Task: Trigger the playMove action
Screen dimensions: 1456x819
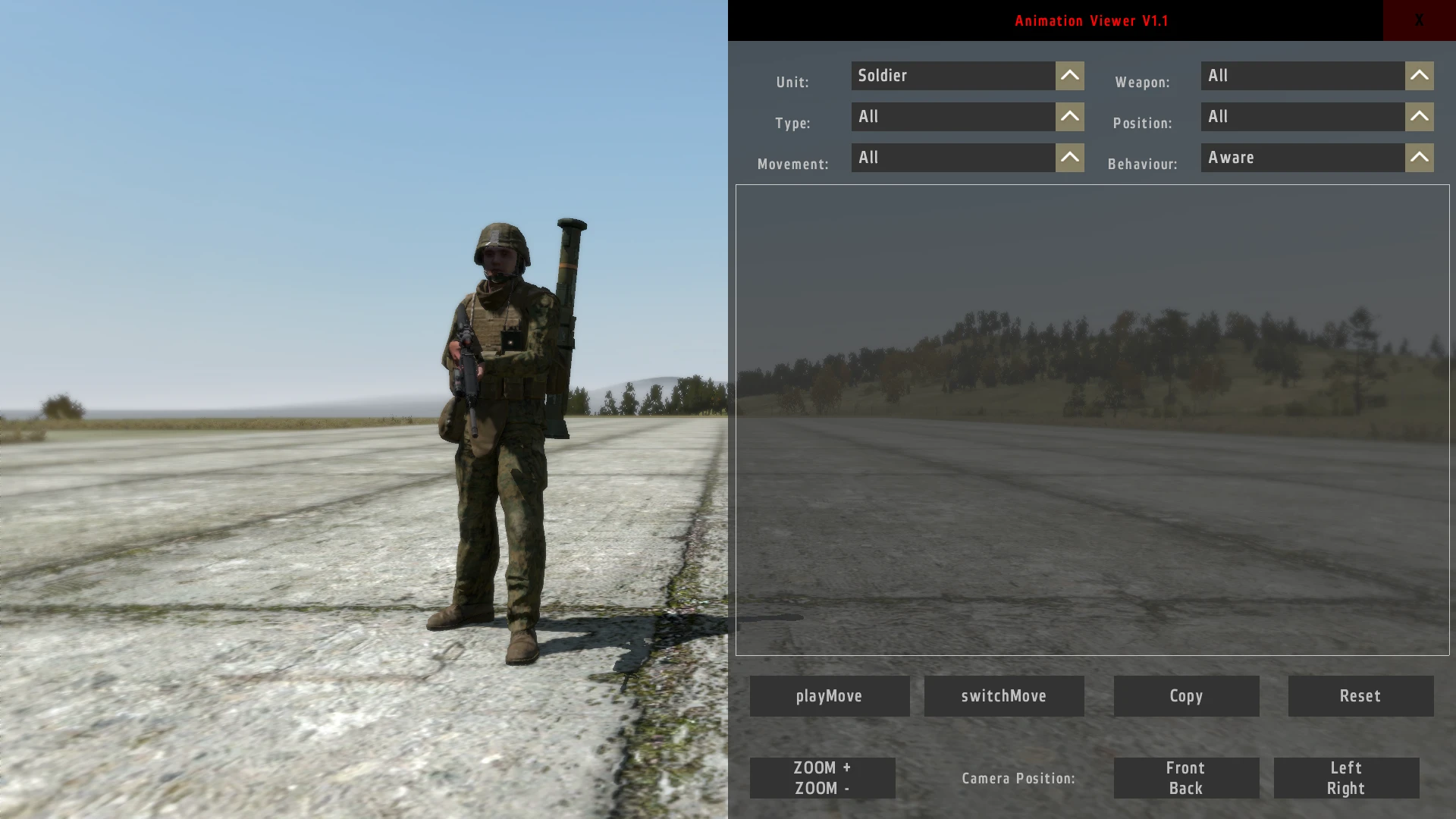Action: tap(829, 695)
